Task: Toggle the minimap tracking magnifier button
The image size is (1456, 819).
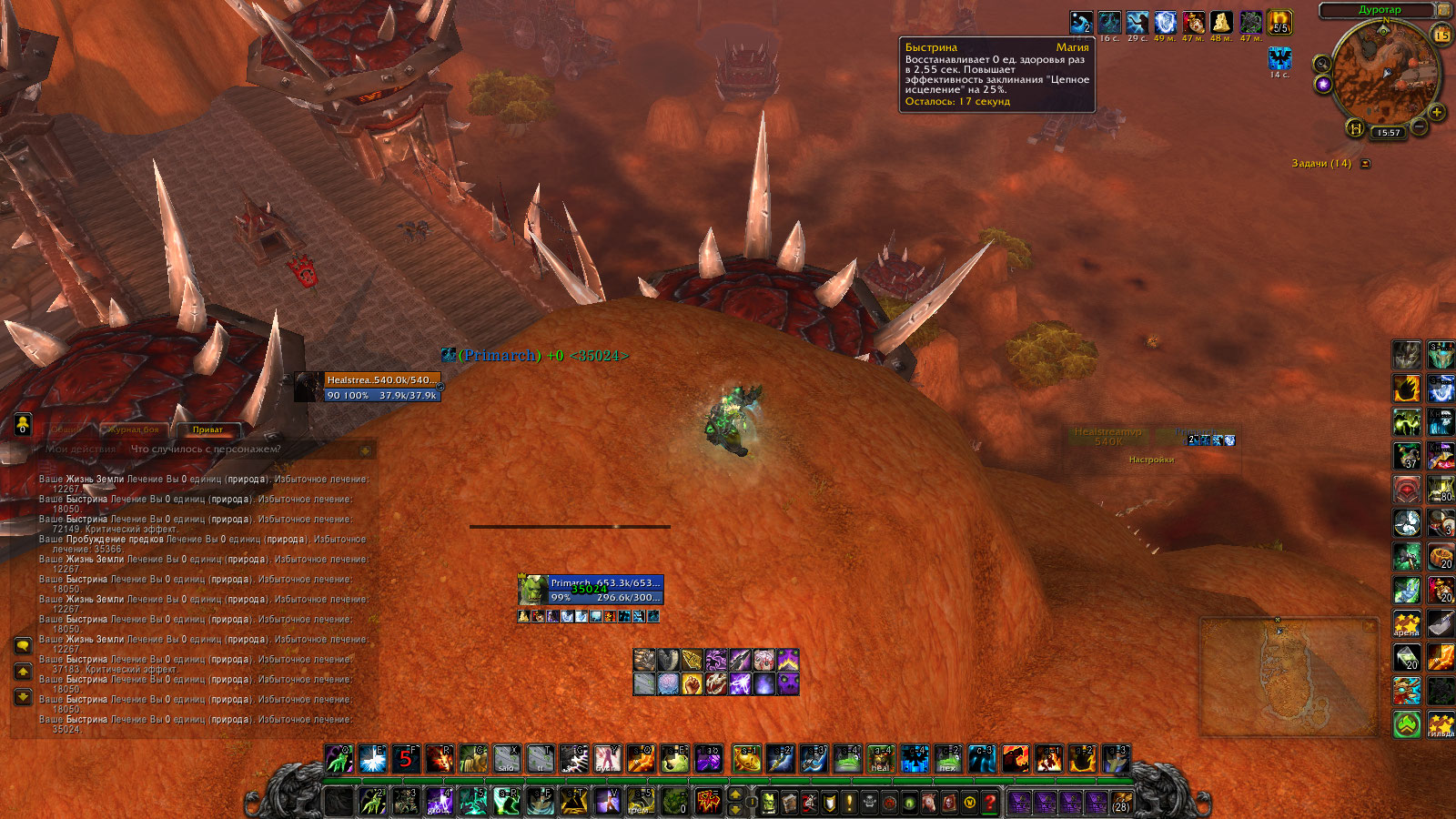Action: click(x=1321, y=64)
